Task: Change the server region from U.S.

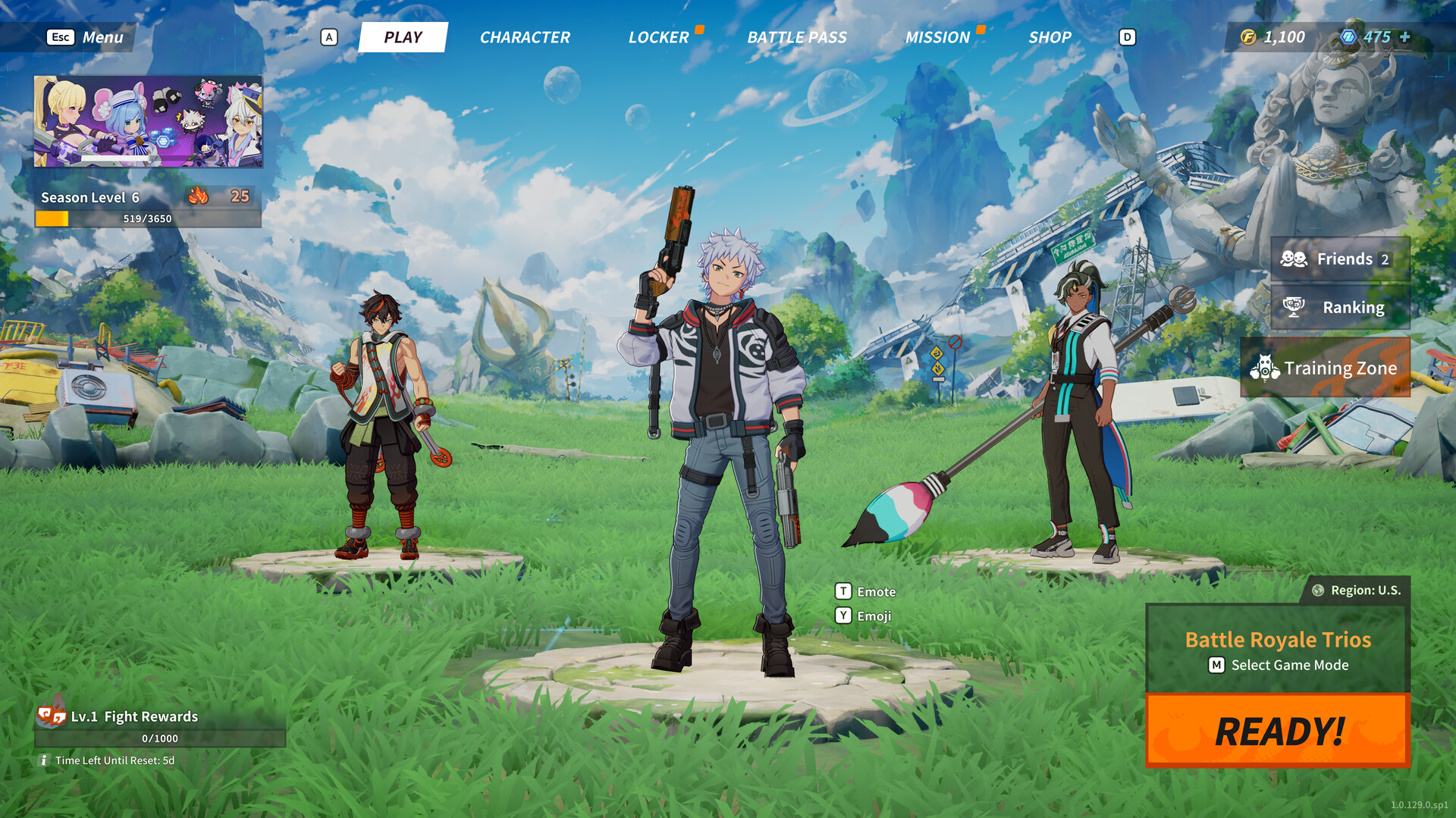Action: point(1357,590)
